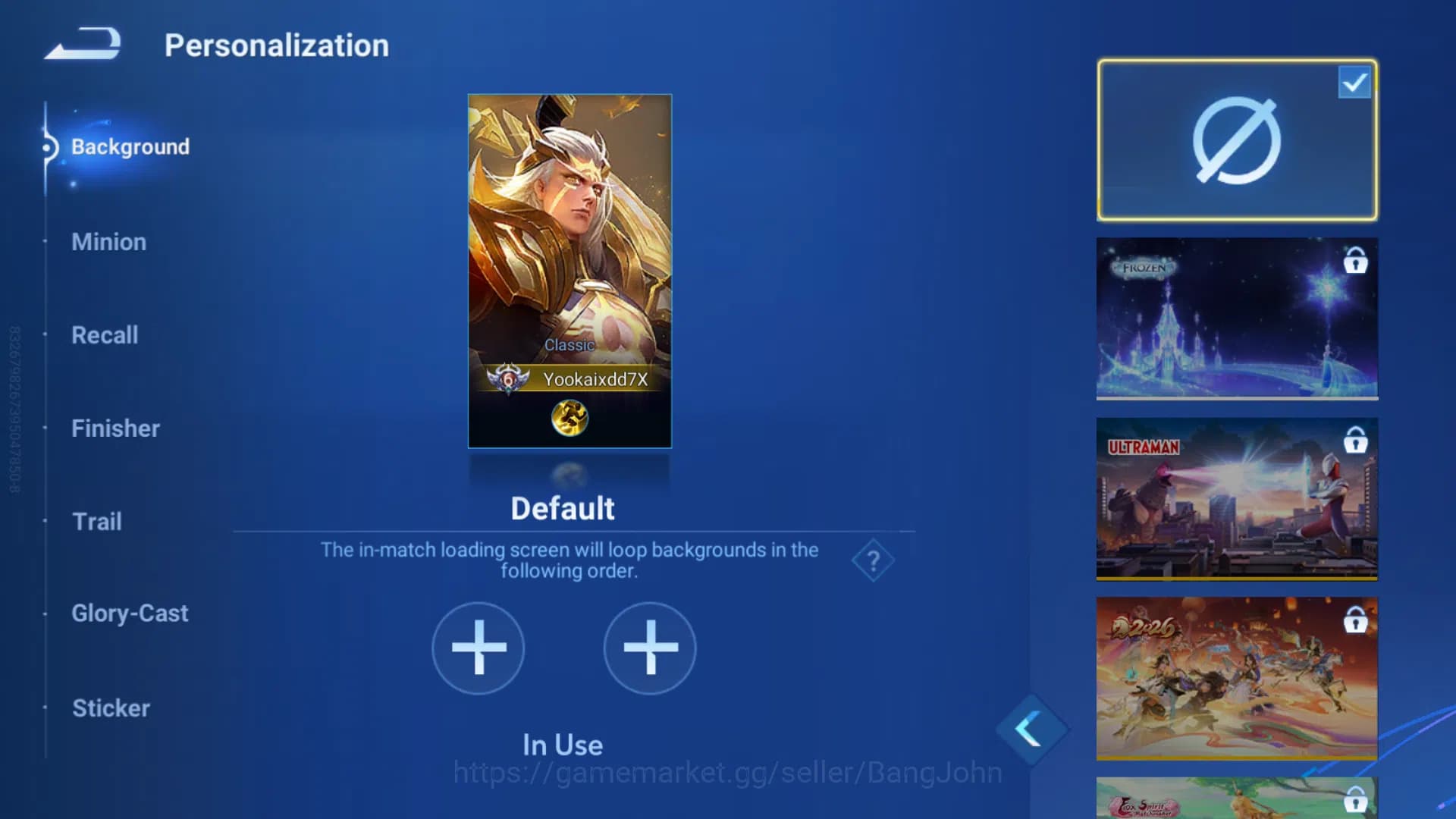Click the second plus to add a background slot

[x=649, y=649]
